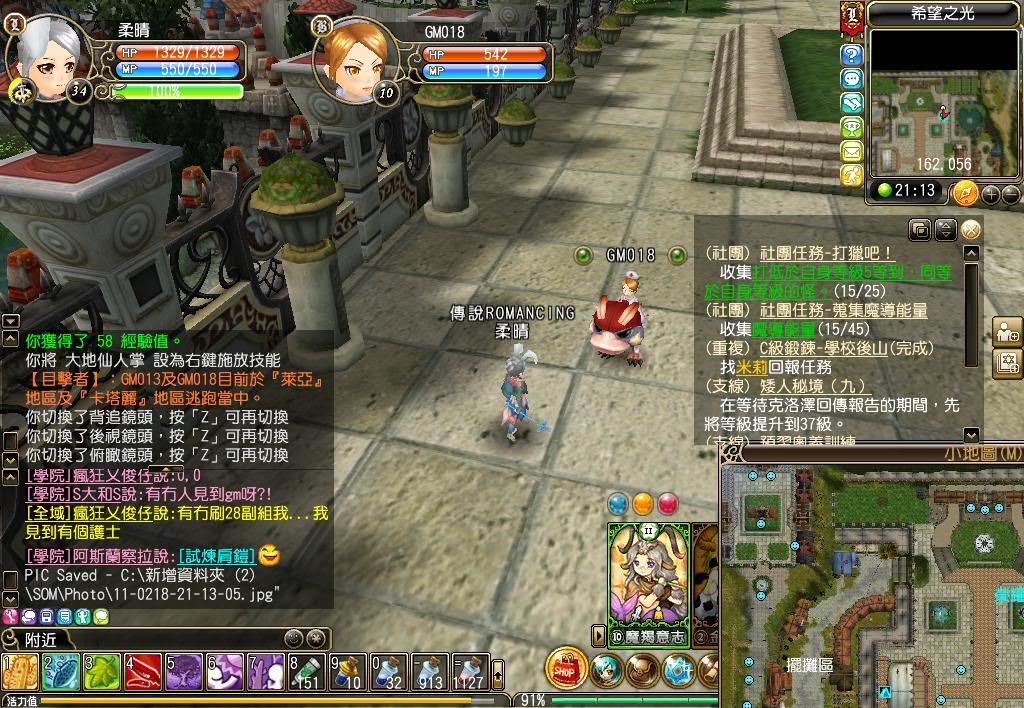Click the orange compass button under the minimap
1024x708 pixels.
pyautogui.click(x=965, y=192)
